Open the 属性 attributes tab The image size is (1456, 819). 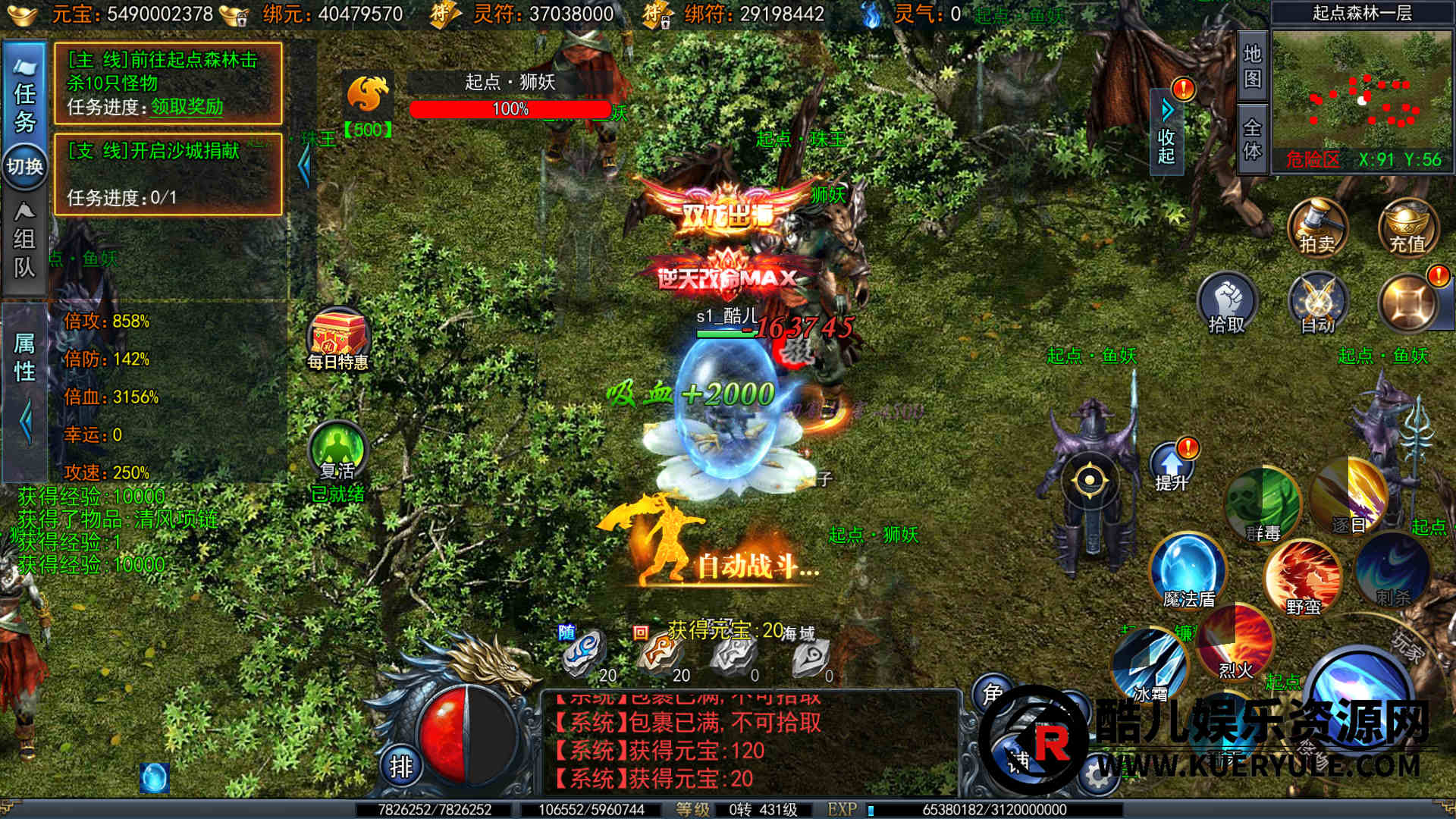pyautogui.click(x=24, y=356)
